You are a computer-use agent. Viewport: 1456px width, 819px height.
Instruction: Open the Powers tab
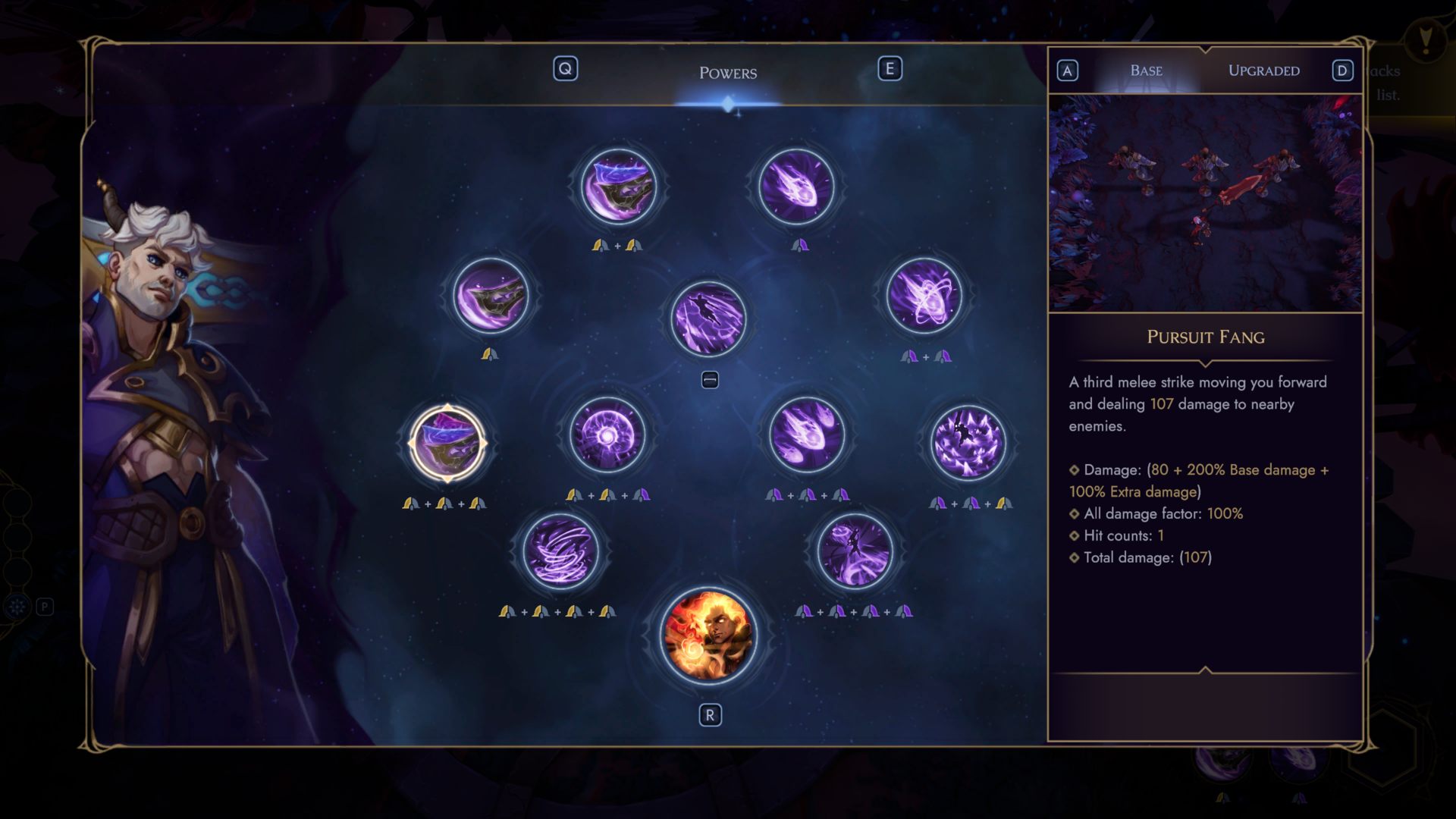(x=727, y=73)
